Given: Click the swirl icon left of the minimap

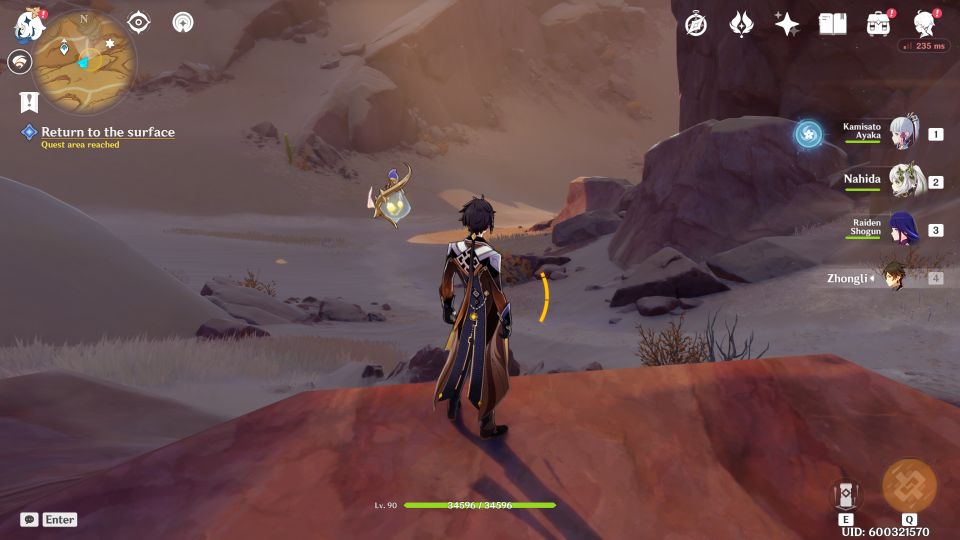Looking at the screenshot, I should (19, 62).
